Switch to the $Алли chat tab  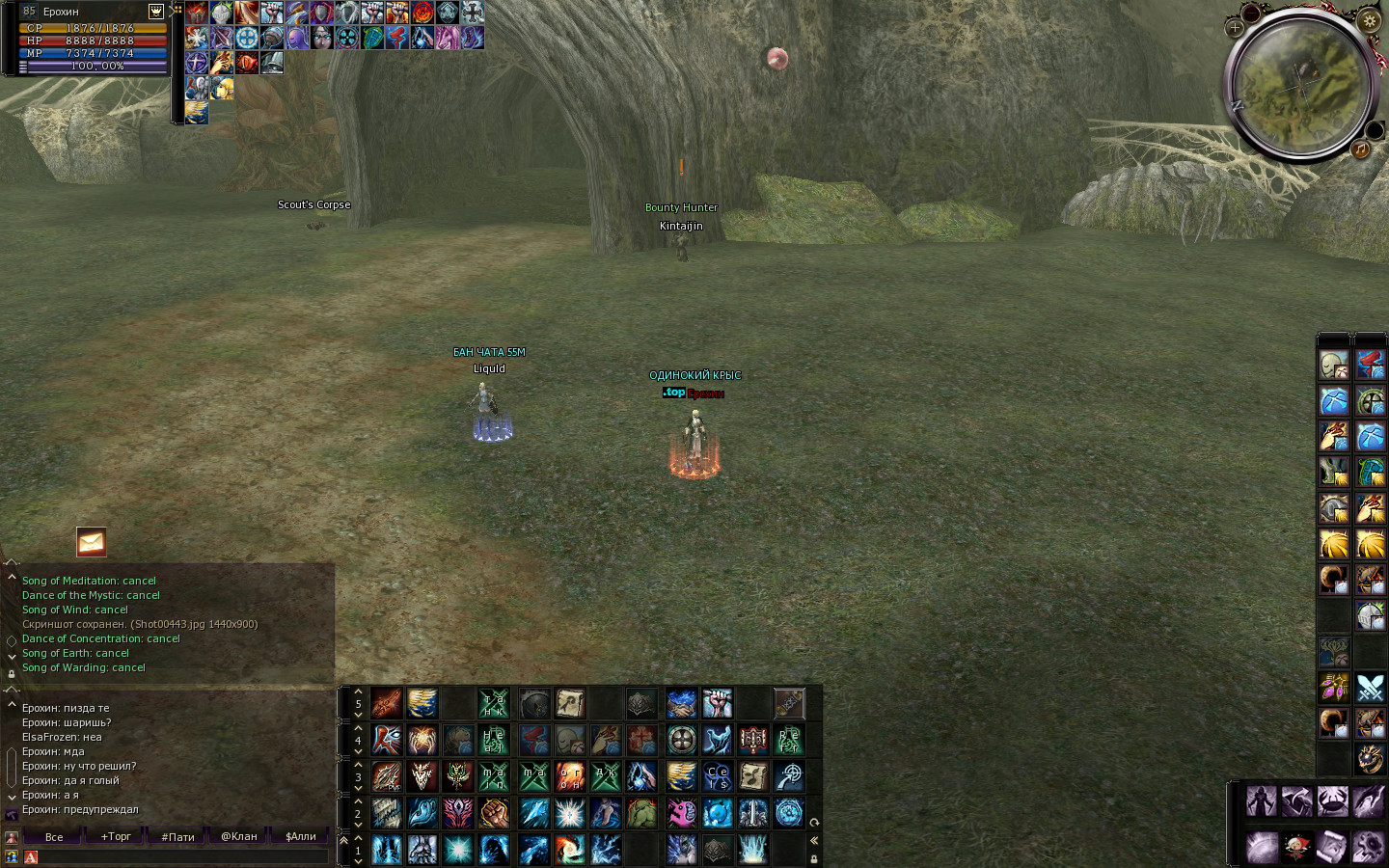(x=301, y=836)
